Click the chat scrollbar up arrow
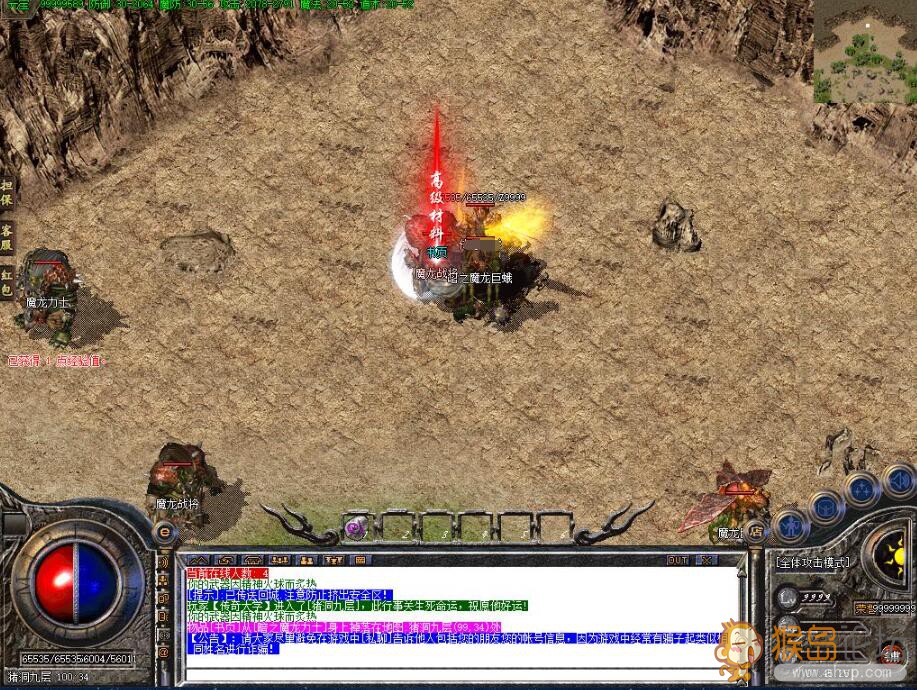917x690 pixels. pyautogui.click(x=741, y=573)
